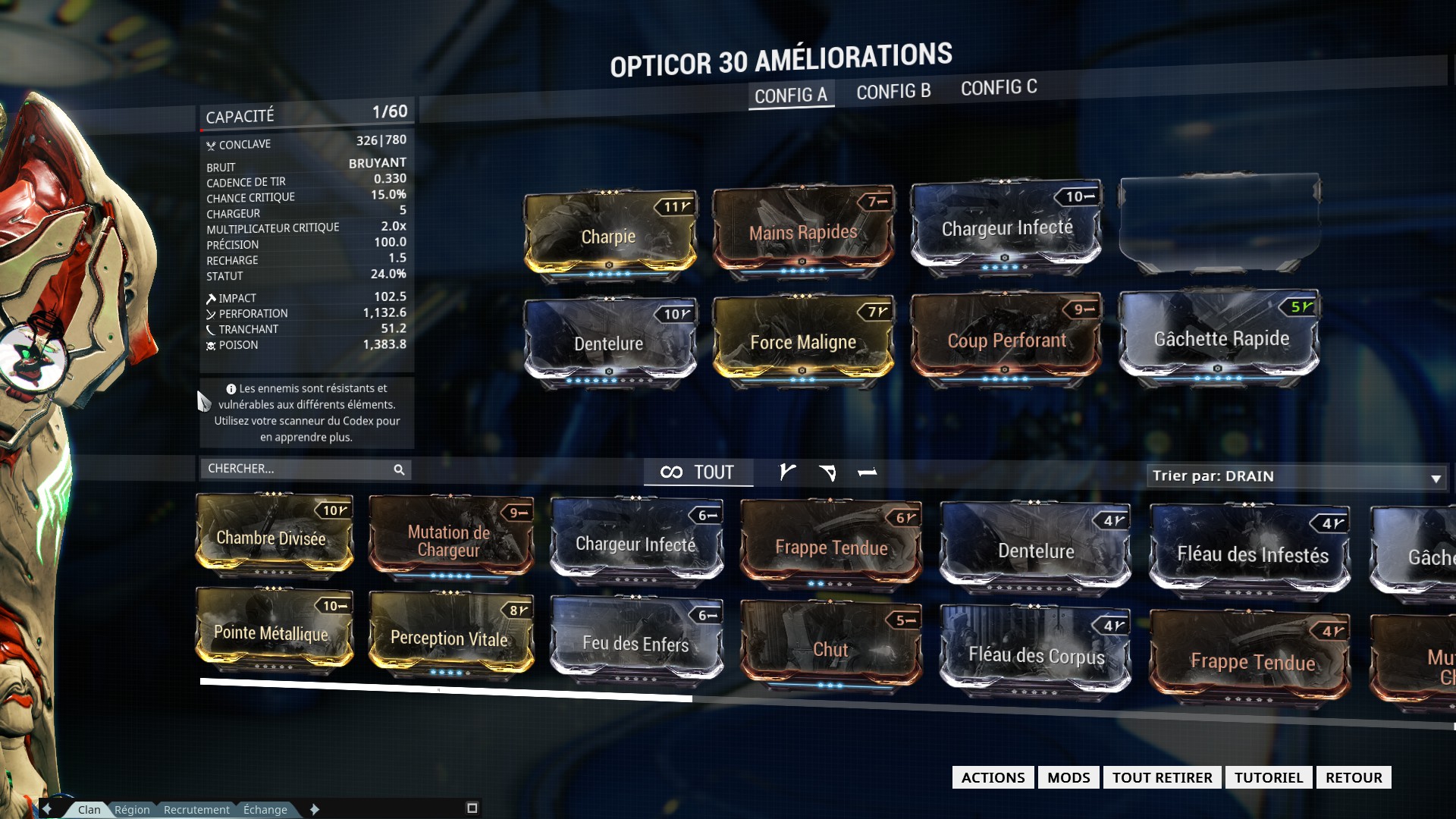
Task: Select the Chambre Divisée mod card
Action: [x=273, y=536]
